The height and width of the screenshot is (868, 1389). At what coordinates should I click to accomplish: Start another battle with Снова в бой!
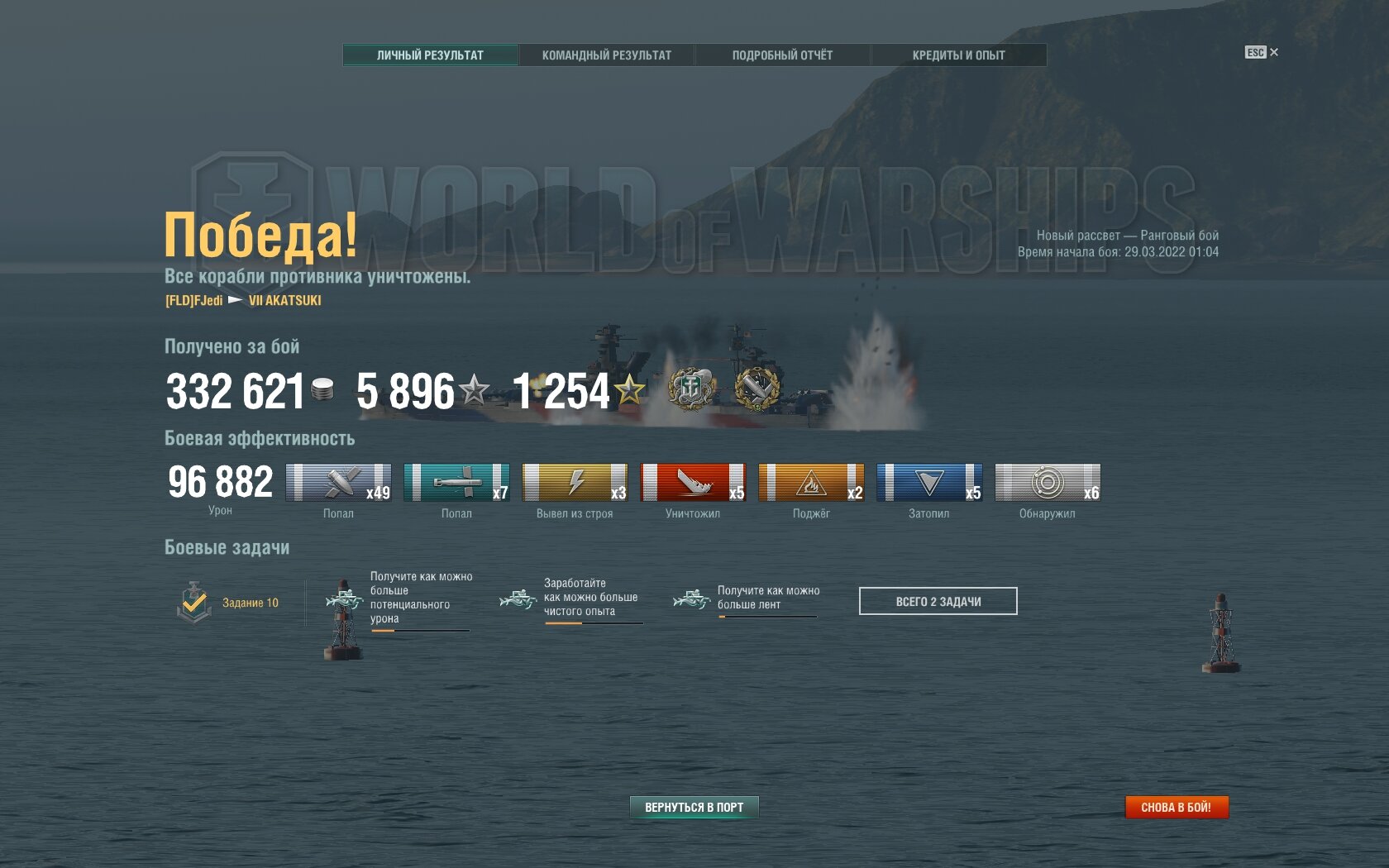[x=1176, y=807]
